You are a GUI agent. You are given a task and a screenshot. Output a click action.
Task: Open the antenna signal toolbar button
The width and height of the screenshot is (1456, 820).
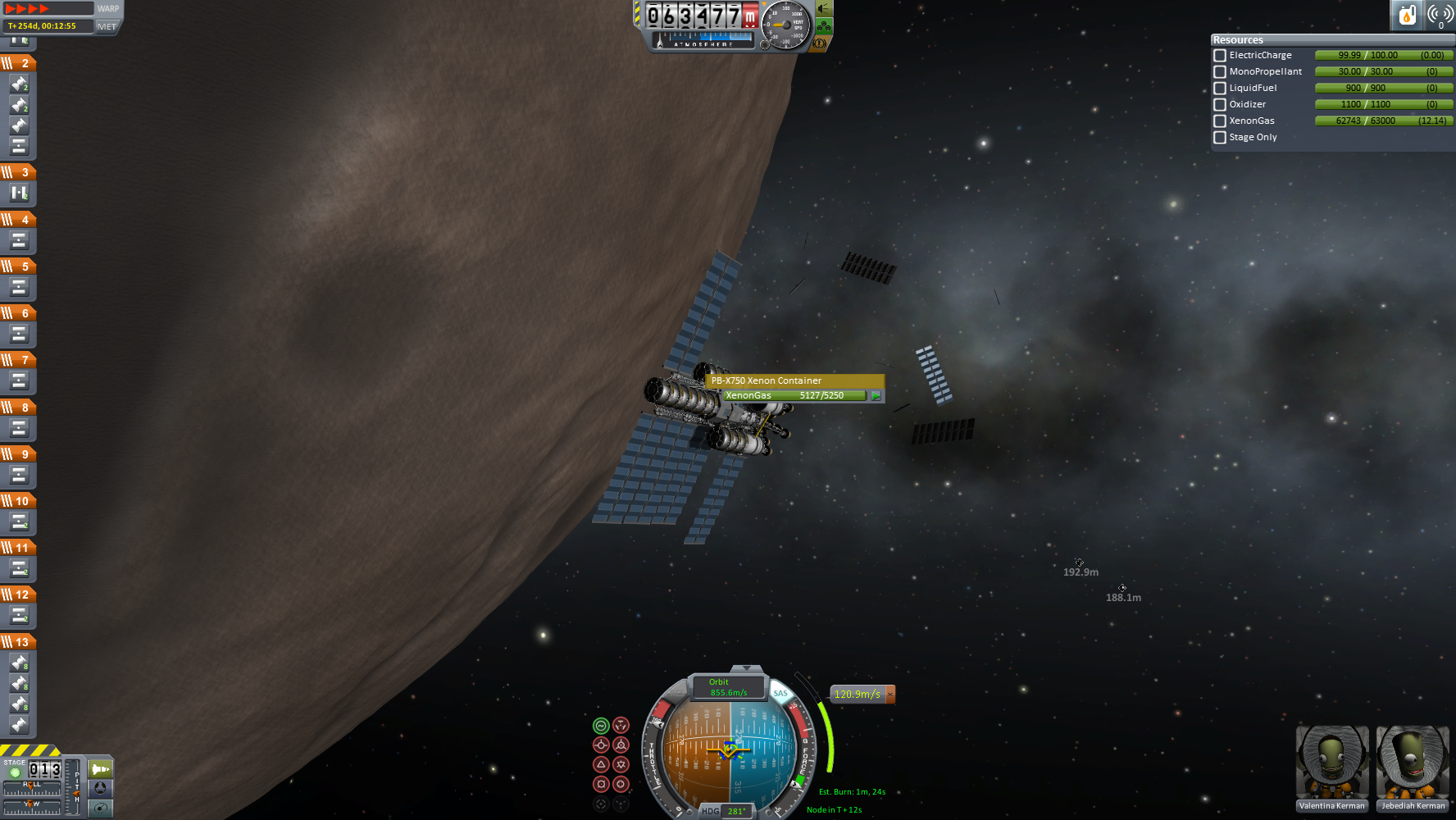tap(1440, 15)
